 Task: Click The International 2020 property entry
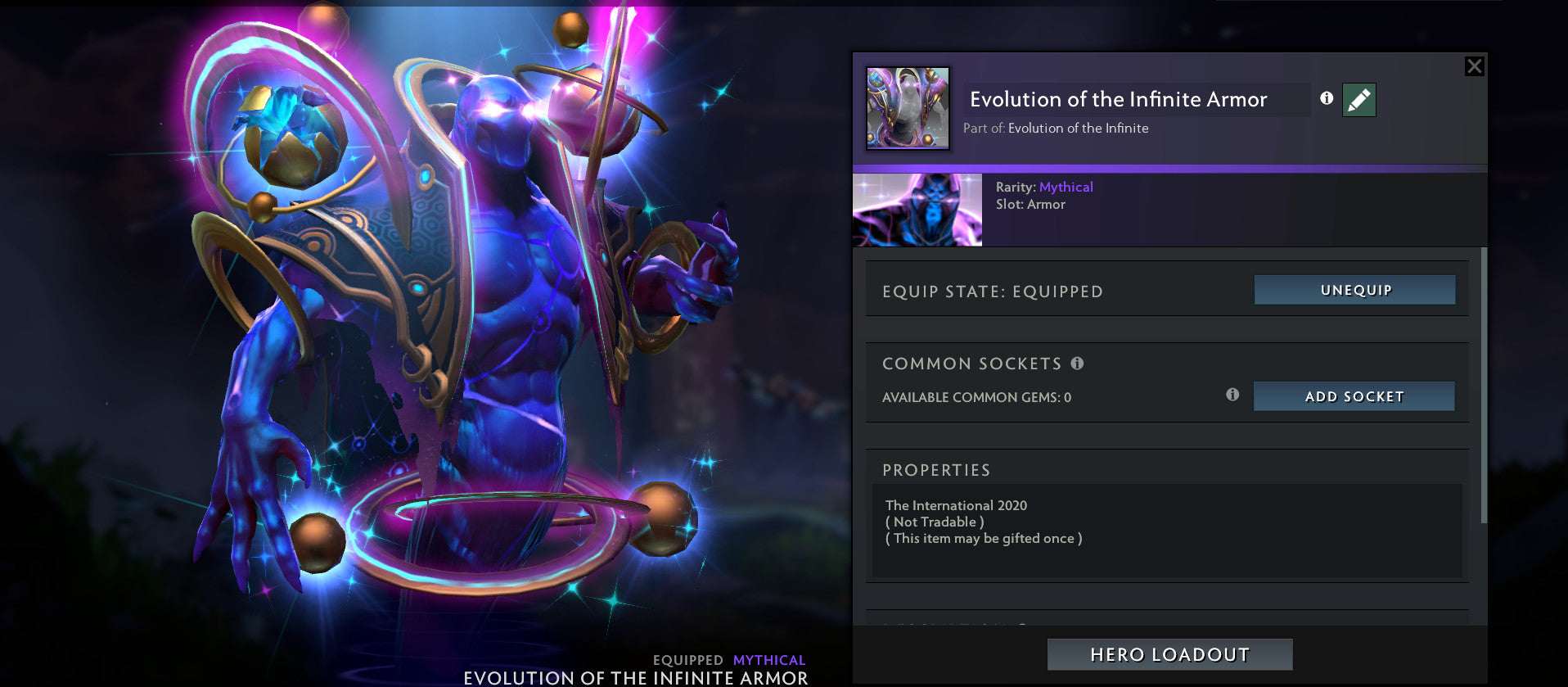956,505
